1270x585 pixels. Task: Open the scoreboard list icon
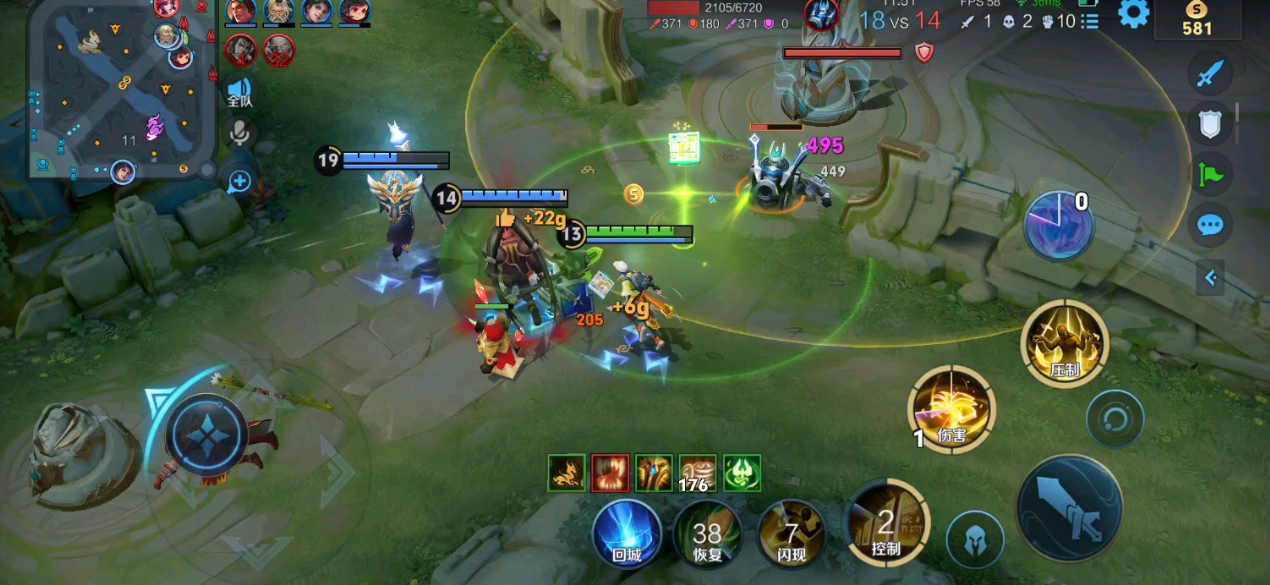[1089, 21]
